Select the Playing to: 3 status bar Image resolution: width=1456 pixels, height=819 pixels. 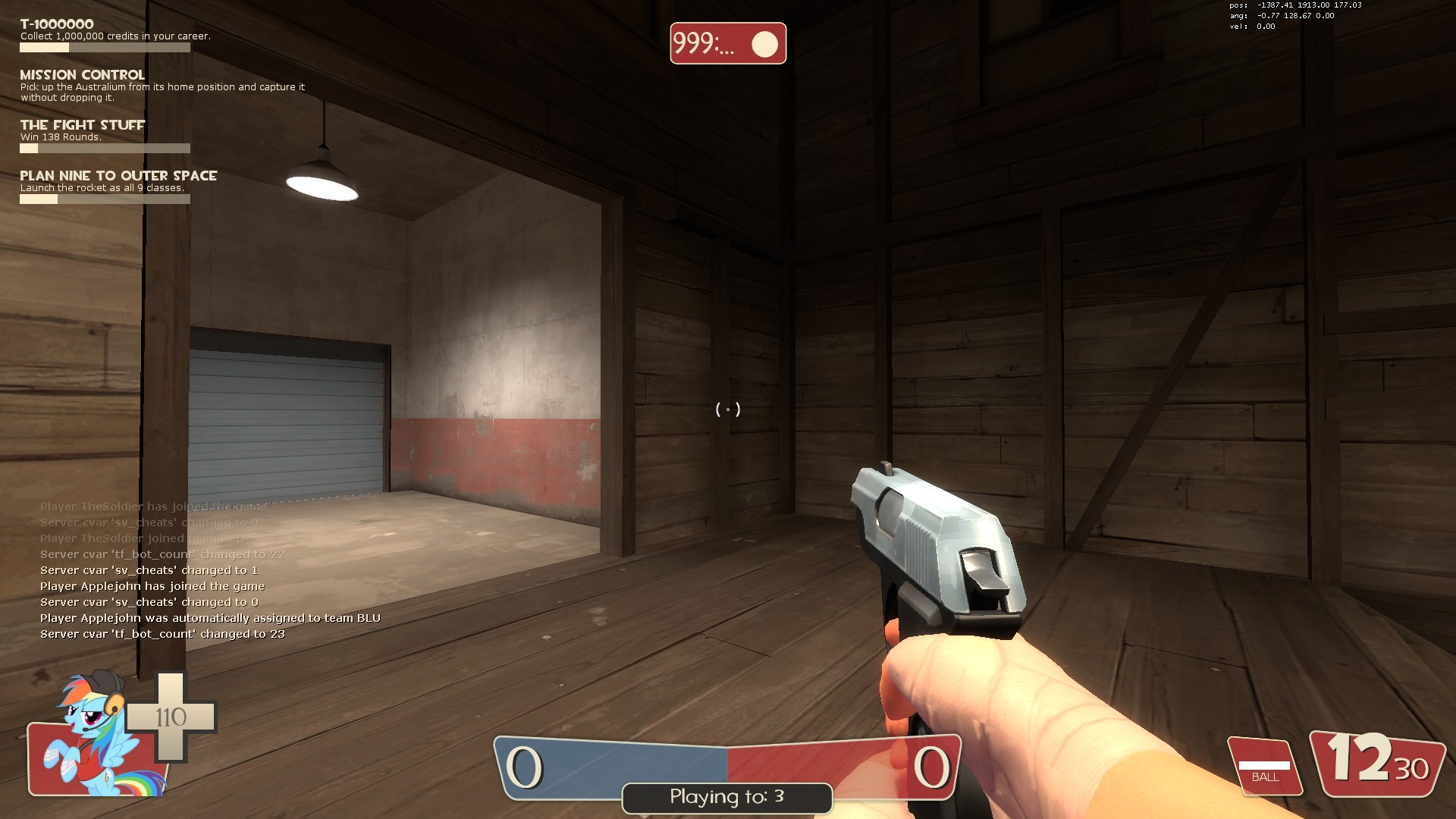[725, 797]
